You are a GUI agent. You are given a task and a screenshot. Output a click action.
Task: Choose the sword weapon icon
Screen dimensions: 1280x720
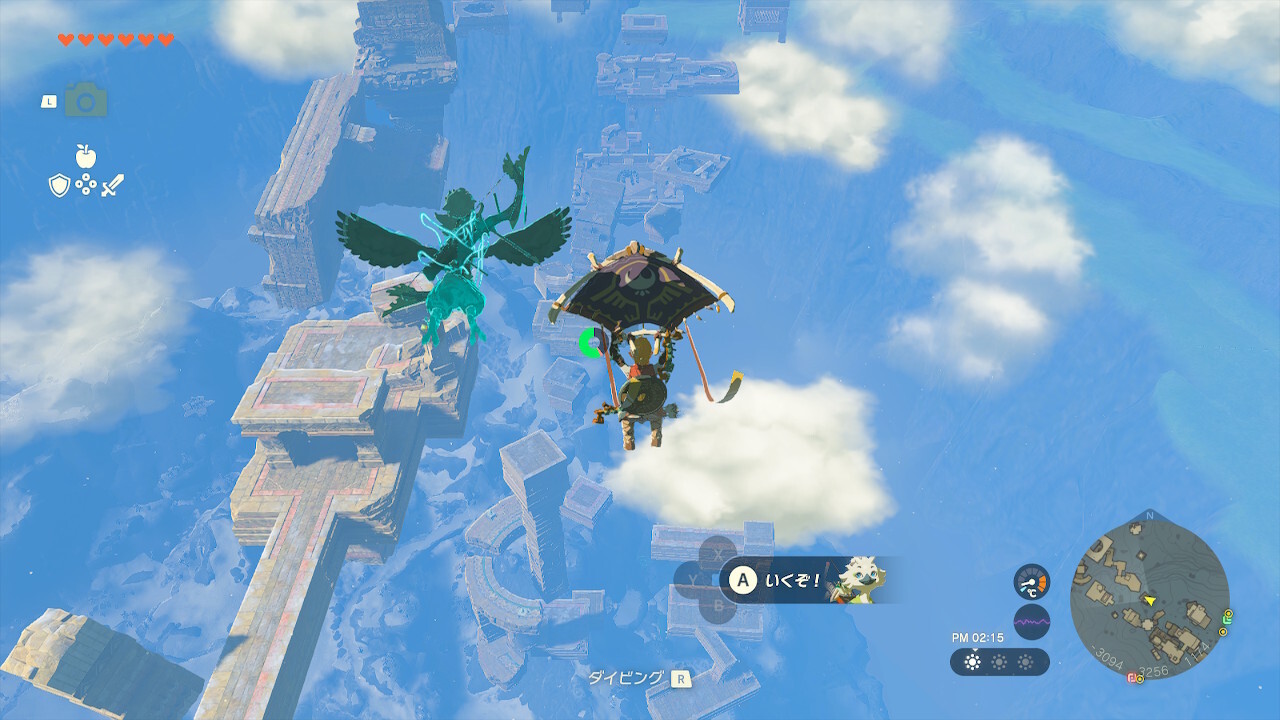(x=113, y=185)
